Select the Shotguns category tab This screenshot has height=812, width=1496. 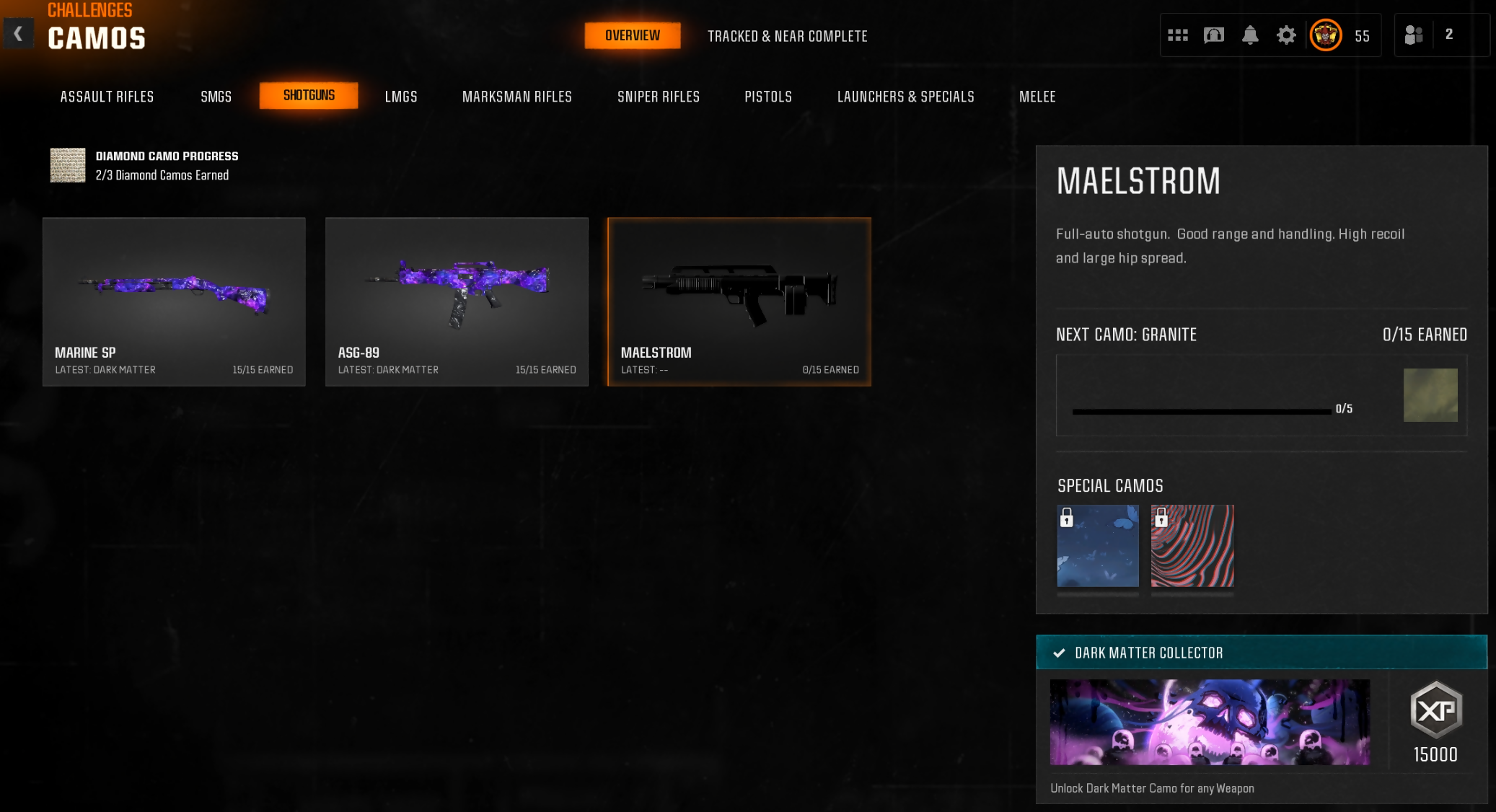[x=309, y=95]
